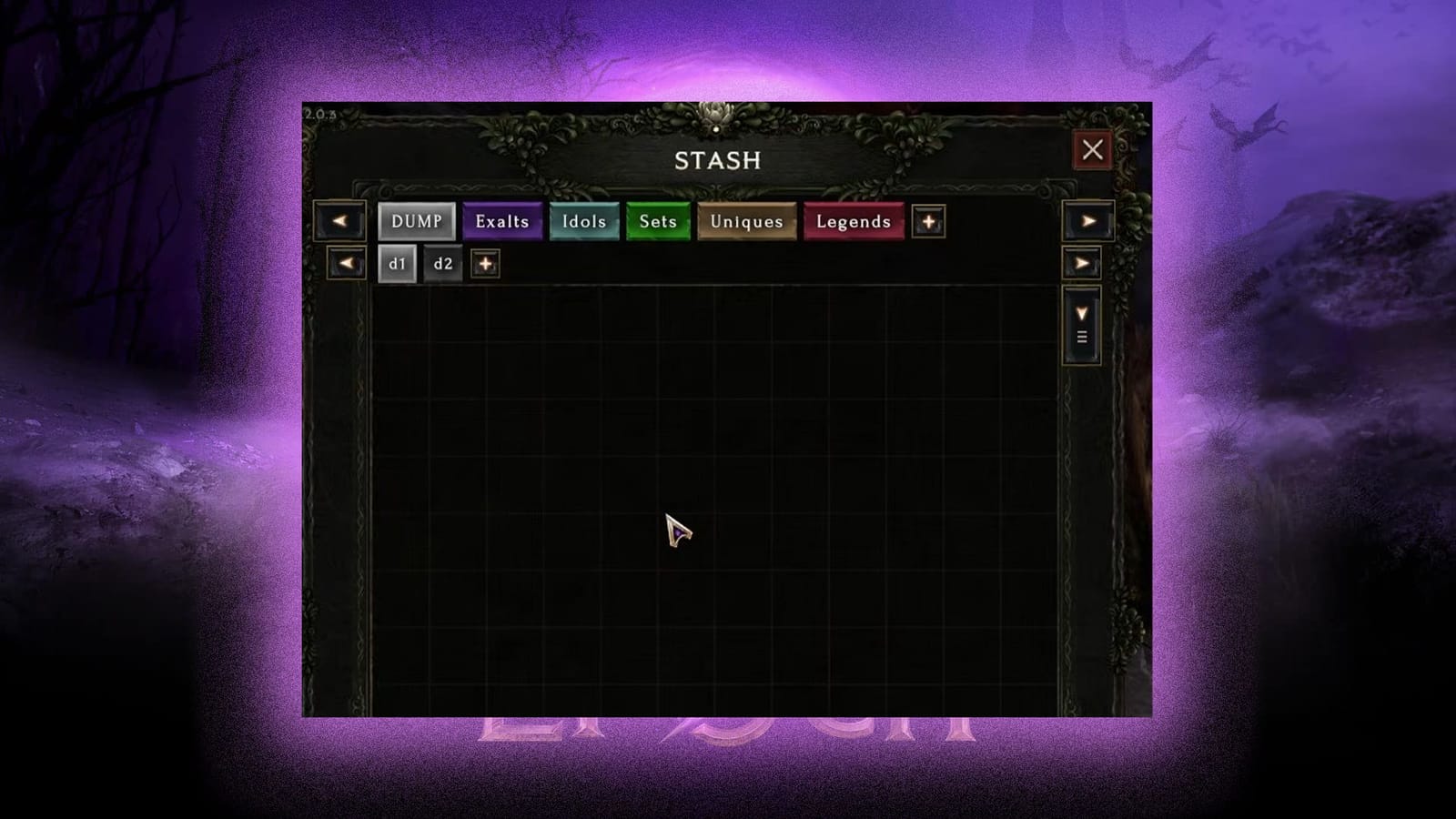View the Uniques stash category
Viewport: 1456px width, 819px height.
[746, 221]
